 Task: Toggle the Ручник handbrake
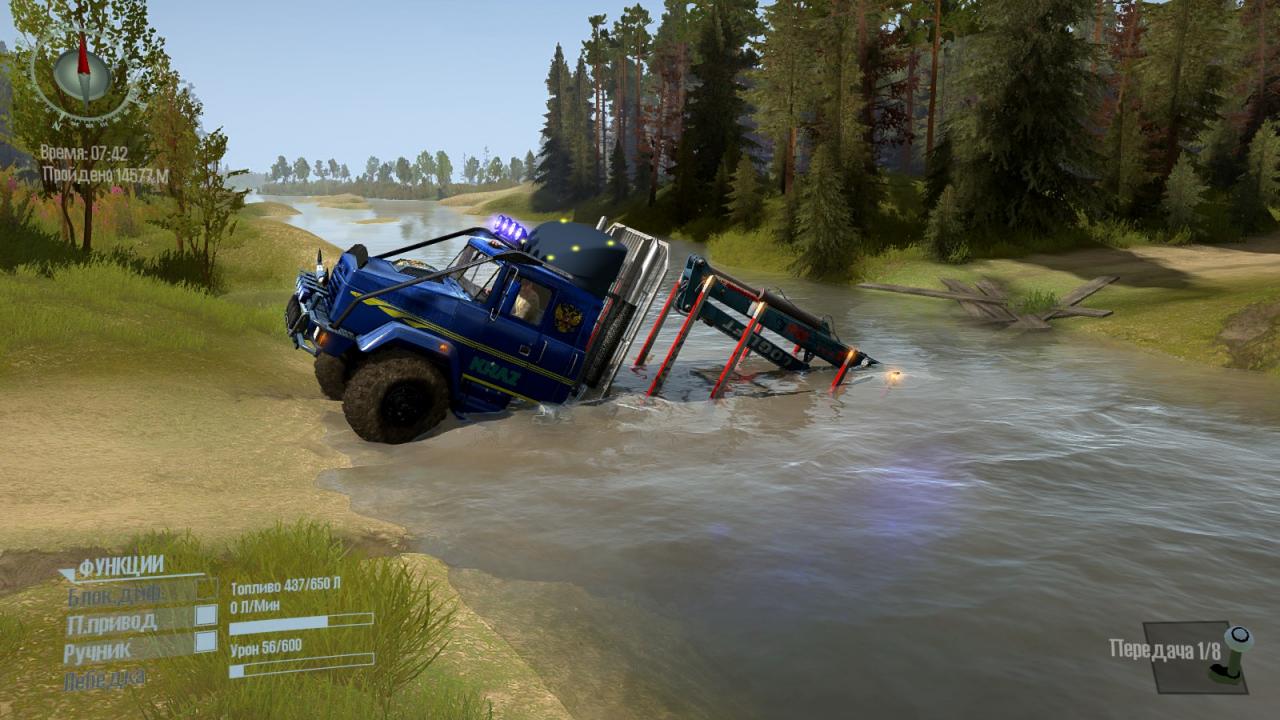click(205, 642)
